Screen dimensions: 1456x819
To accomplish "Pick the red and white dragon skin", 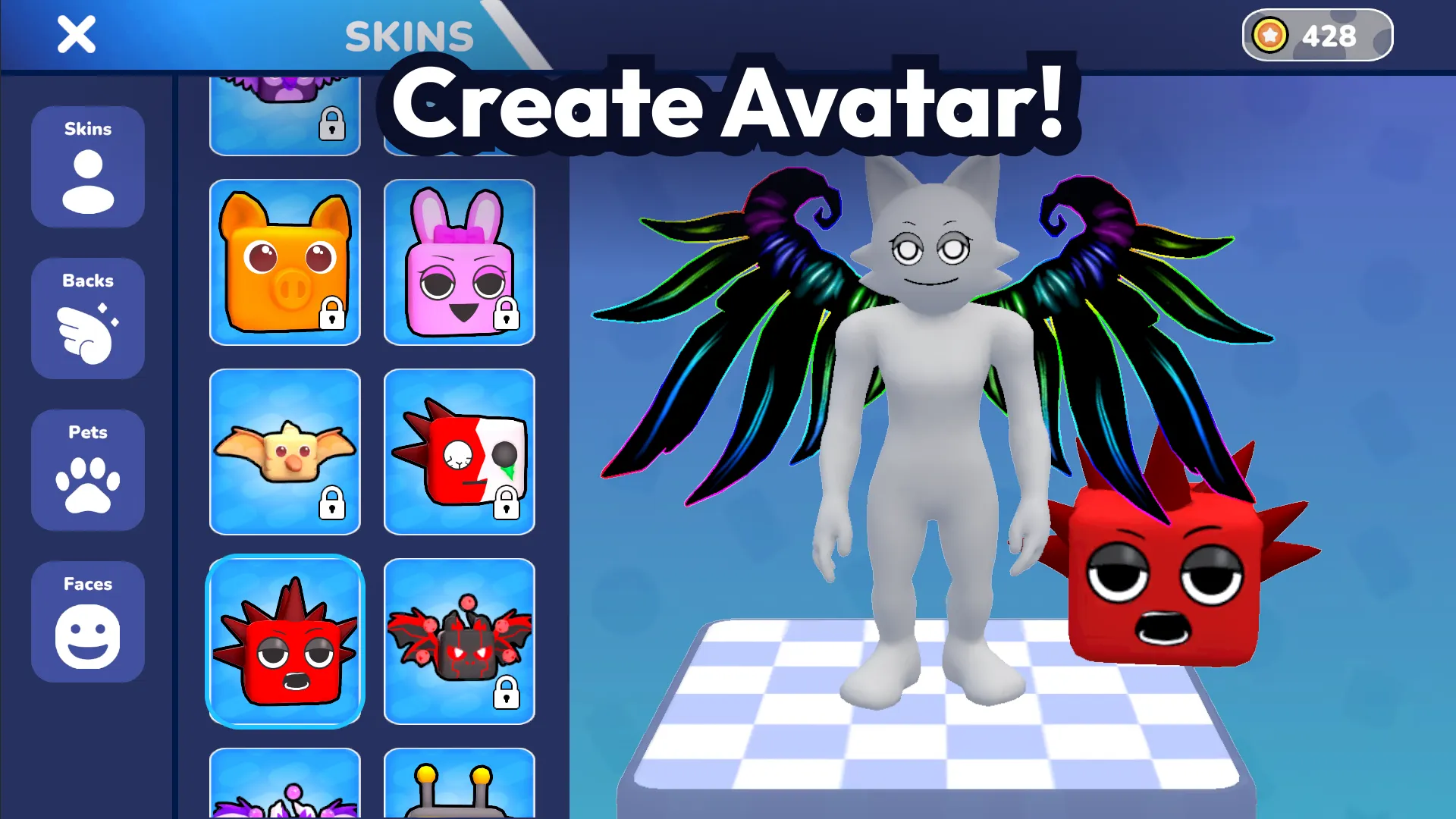I will point(460,451).
